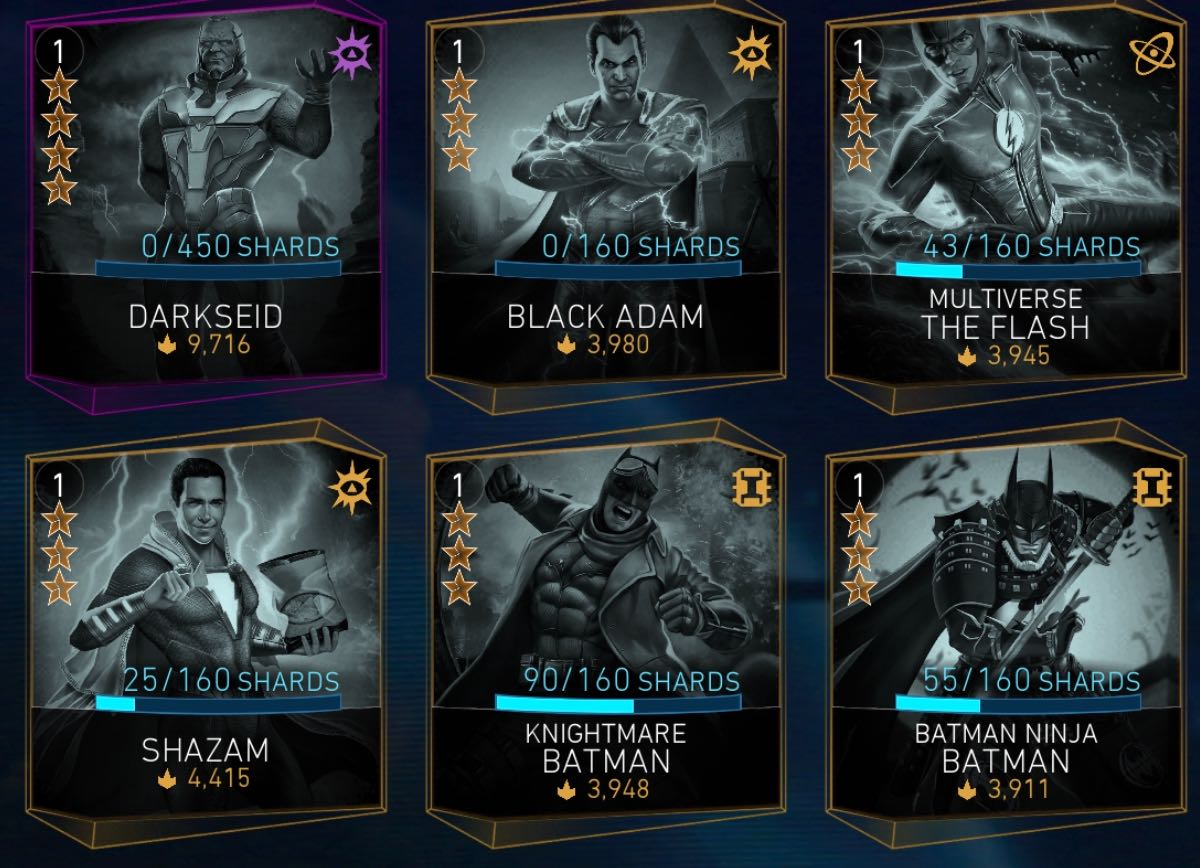Select the Darkseid character card

tap(205, 200)
